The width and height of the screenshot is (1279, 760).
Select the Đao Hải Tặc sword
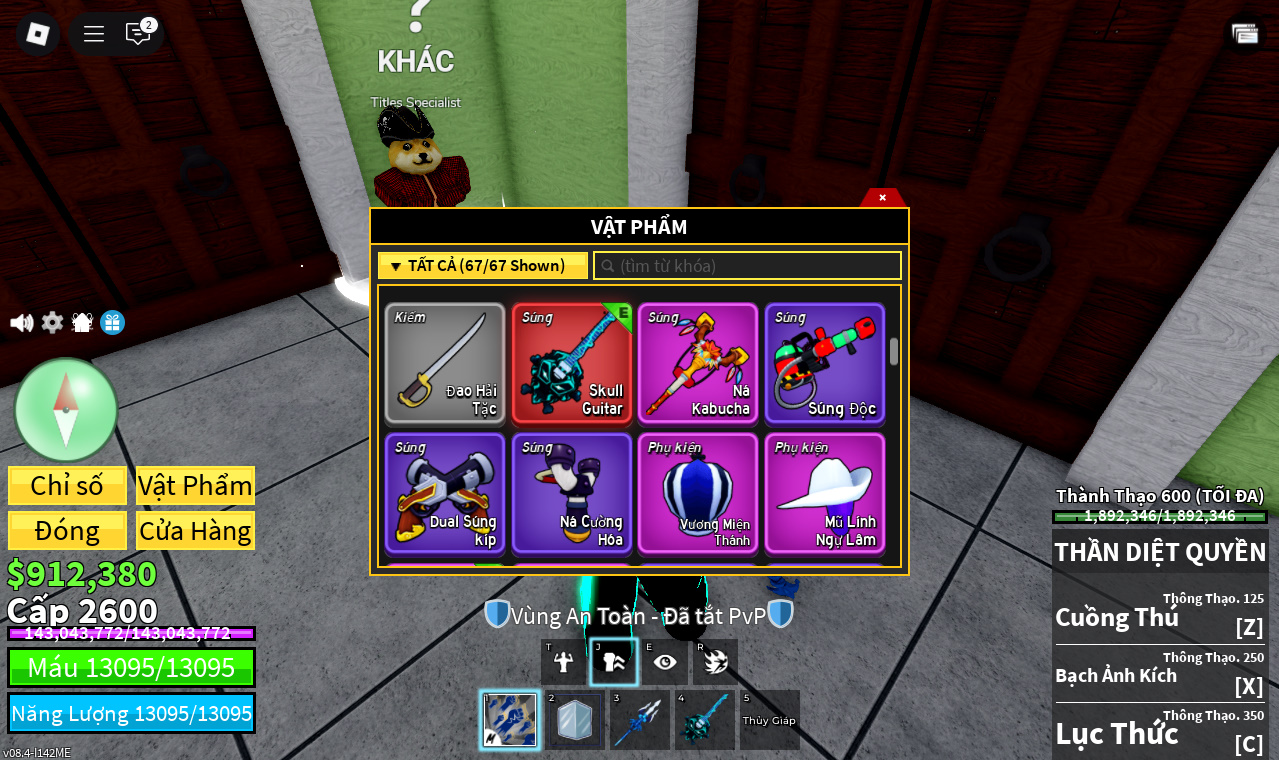pyautogui.click(x=445, y=364)
